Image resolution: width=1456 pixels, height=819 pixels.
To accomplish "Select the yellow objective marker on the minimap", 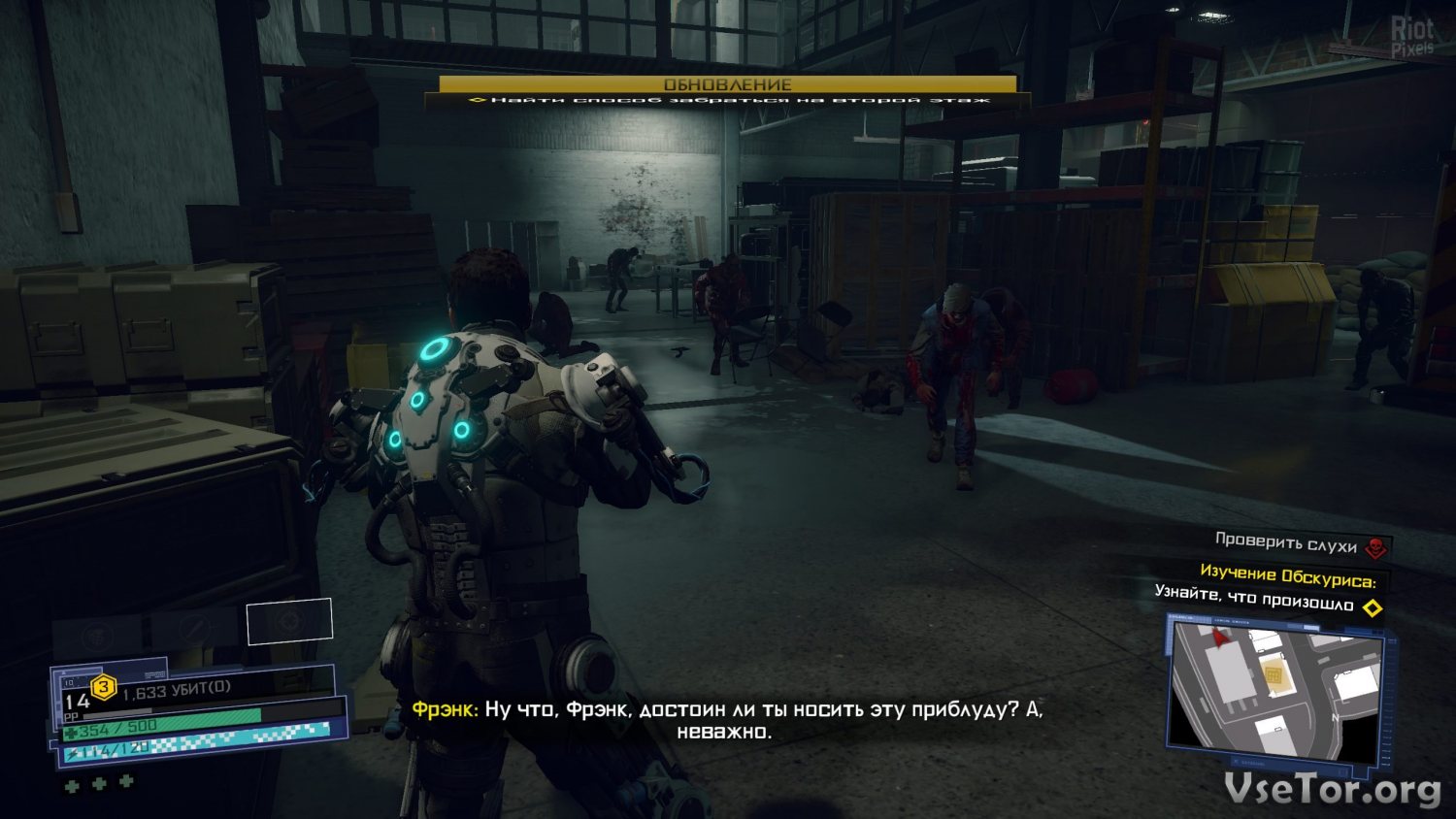I will click(1274, 673).
